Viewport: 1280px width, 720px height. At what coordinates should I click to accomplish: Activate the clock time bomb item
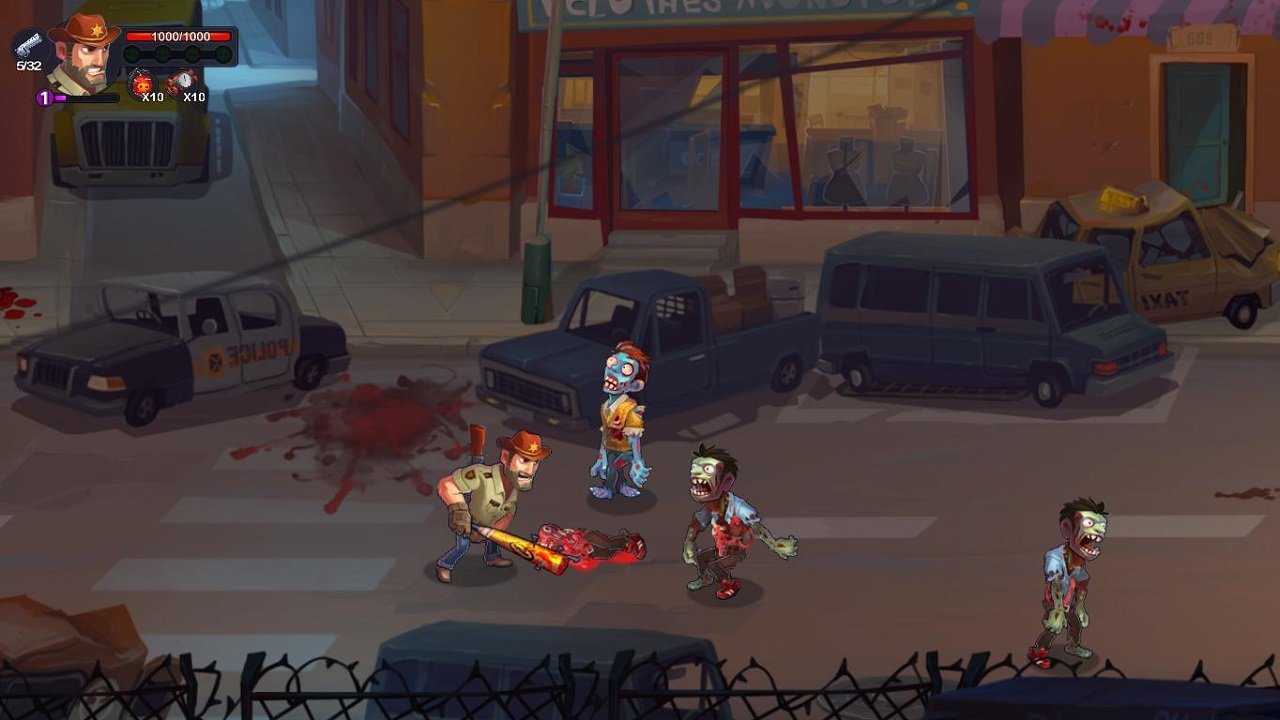(x=183, y=83)
